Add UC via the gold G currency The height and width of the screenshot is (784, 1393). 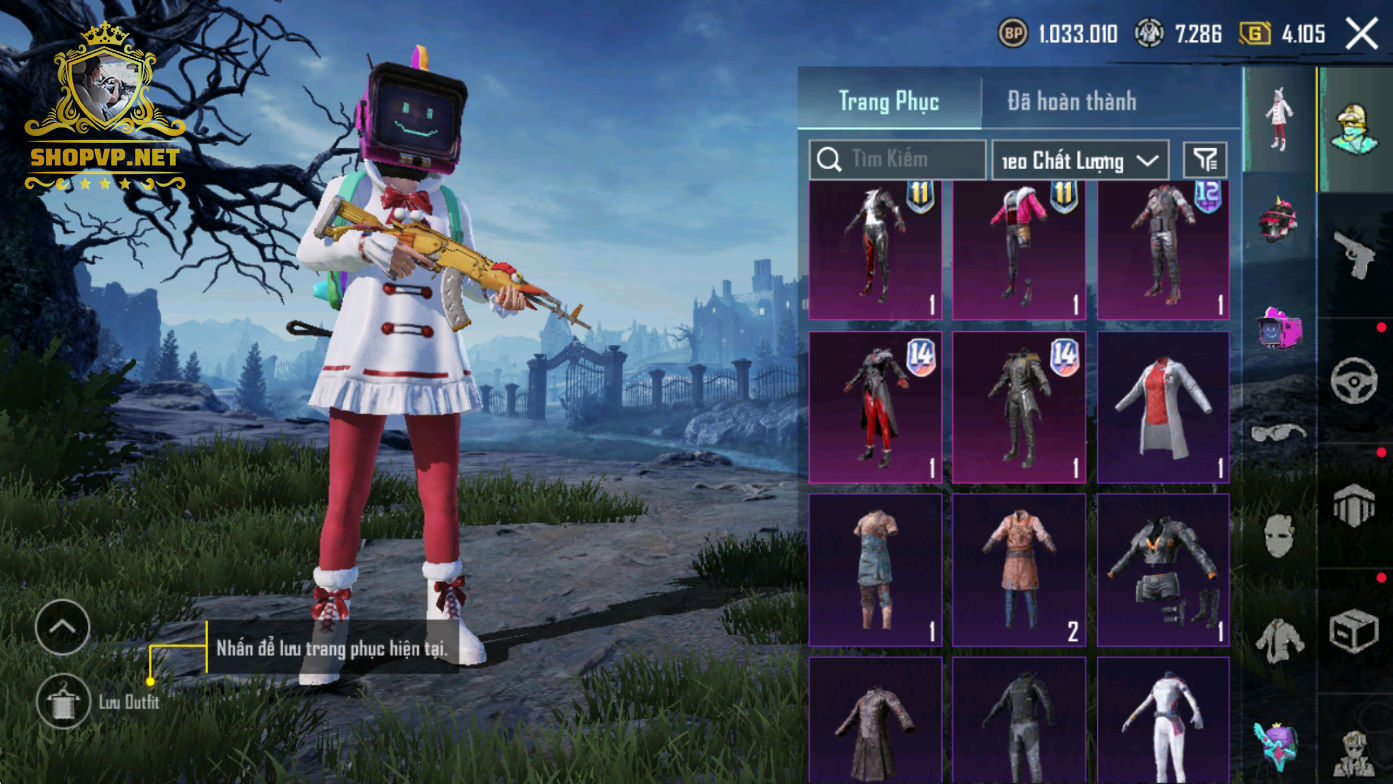tap(1256, 34)
